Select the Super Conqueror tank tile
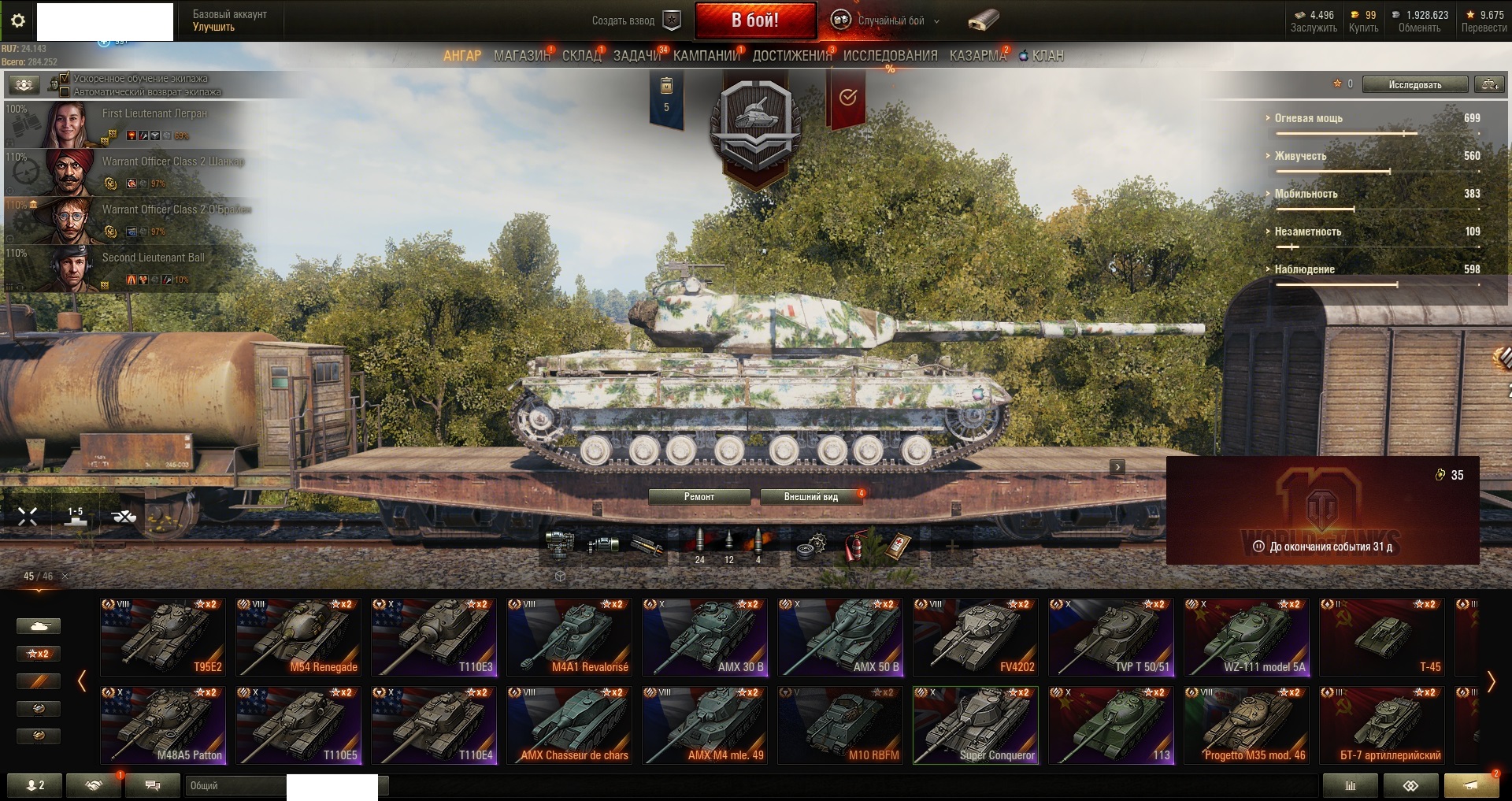The height and width of the screenshot is (801, 1512). tap(976, 725)
